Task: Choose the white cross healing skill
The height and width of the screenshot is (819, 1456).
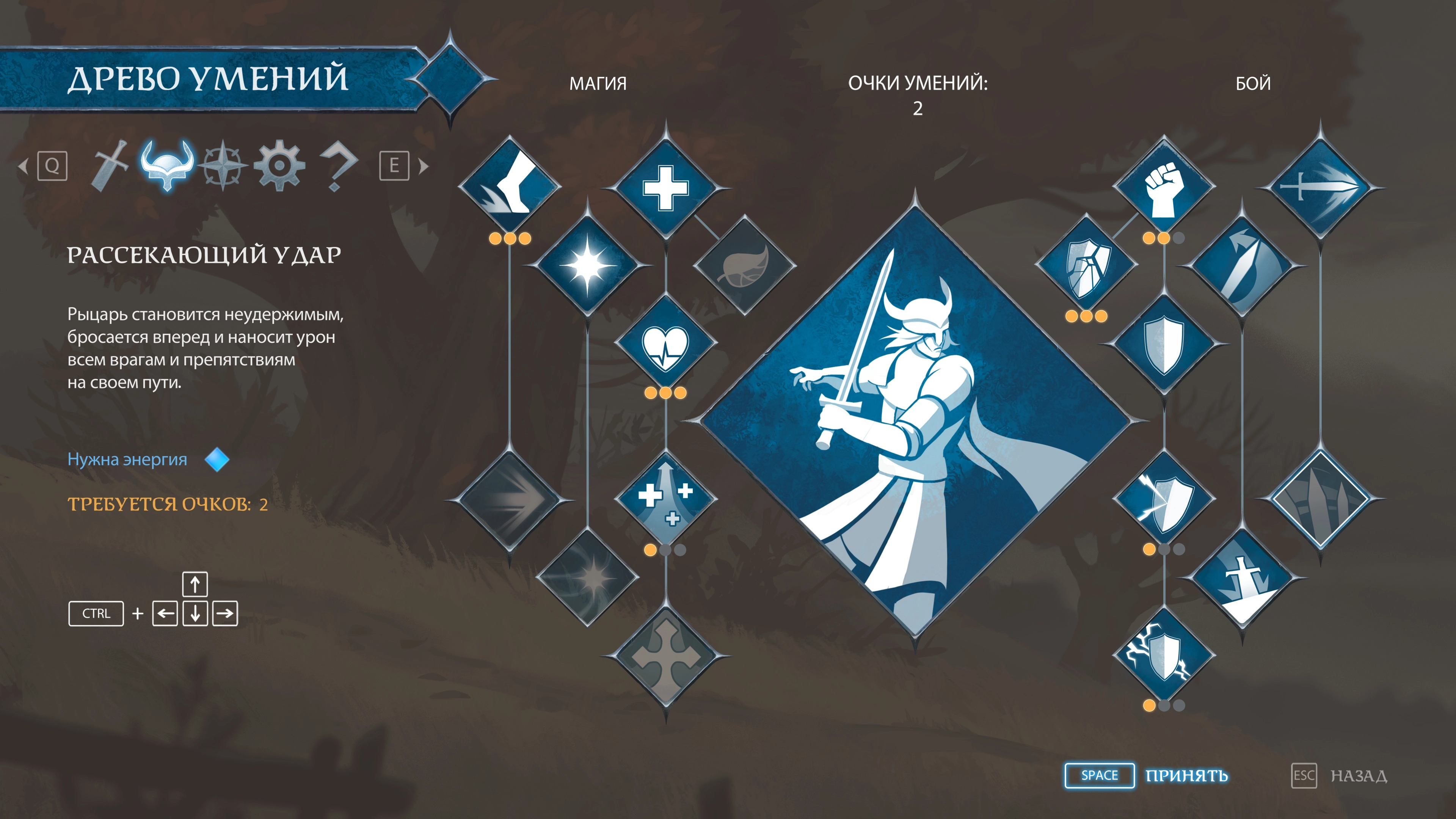Action: pos(666,188)
